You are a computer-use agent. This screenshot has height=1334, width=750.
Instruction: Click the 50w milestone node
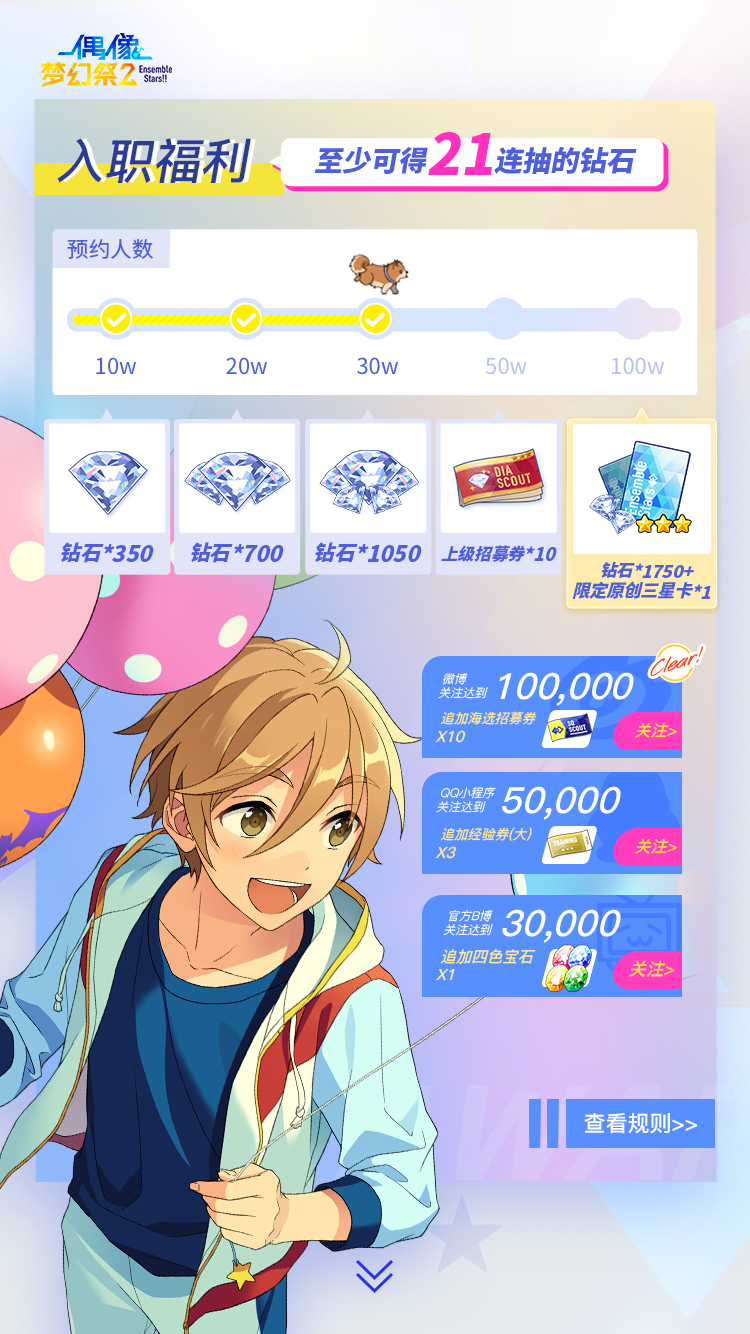[505, 320]
